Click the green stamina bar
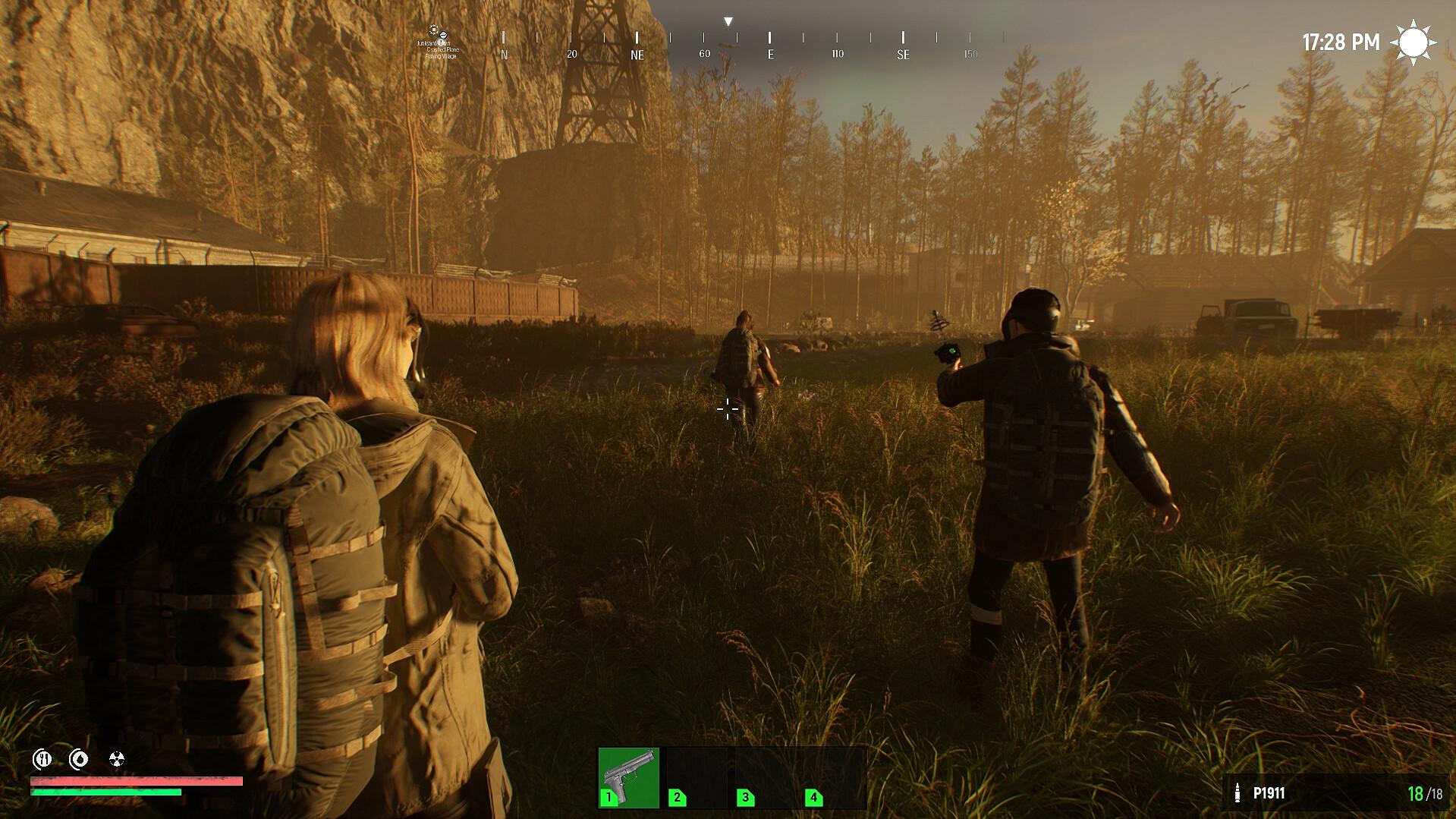 [106, 792]
